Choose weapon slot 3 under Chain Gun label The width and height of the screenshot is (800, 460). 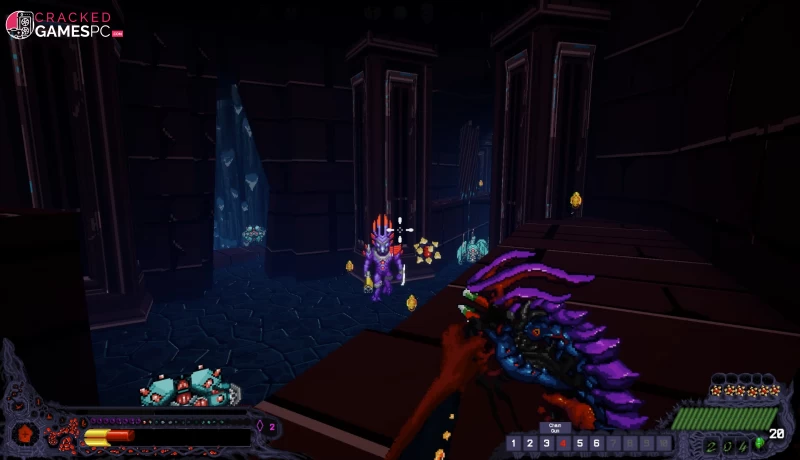(546, 443)
